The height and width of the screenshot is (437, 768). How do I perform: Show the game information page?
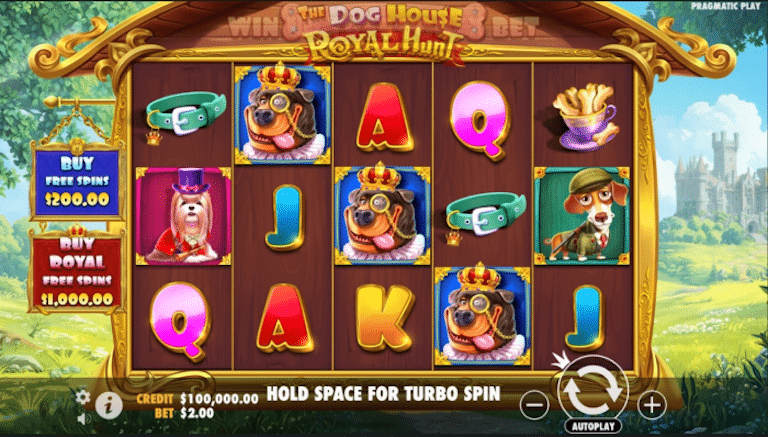click(x=108, y=404)
